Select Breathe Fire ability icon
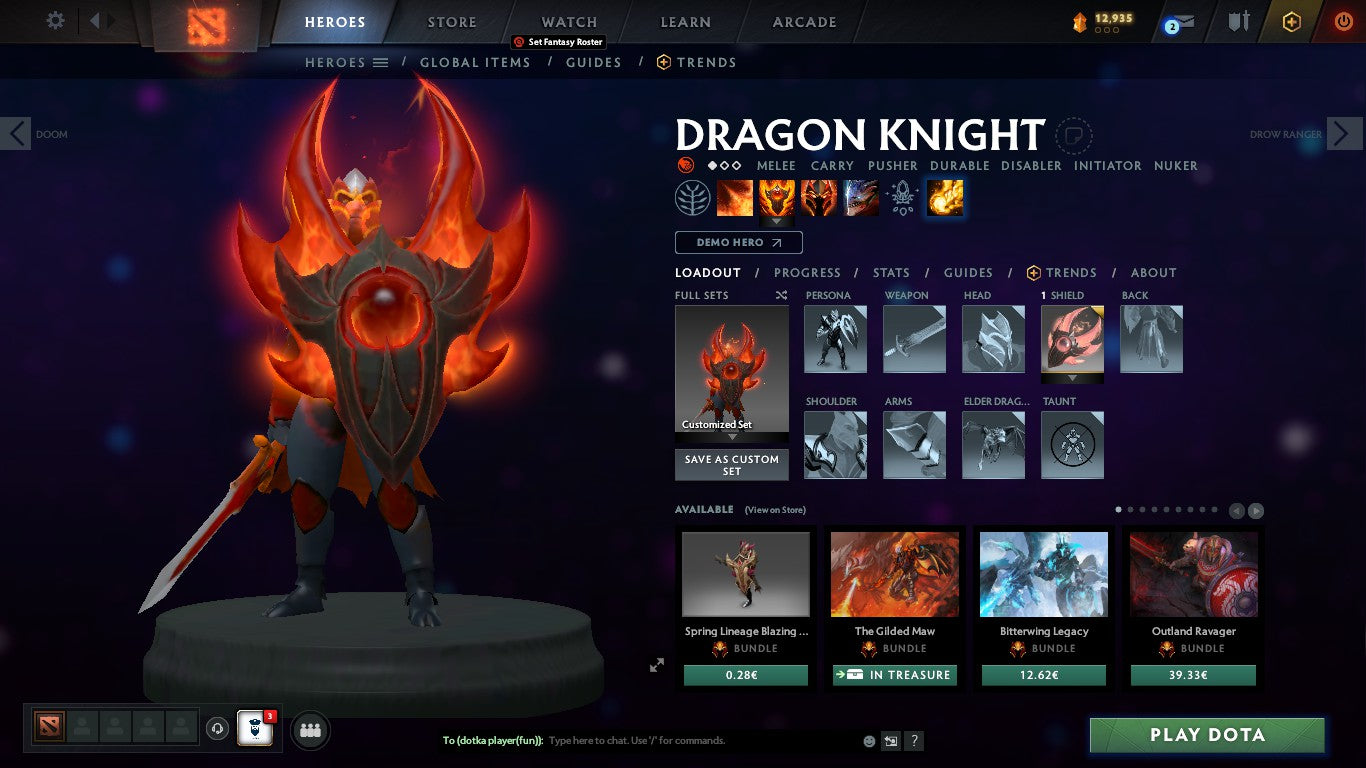The height and width of the screenshot is (768, 1366). [x=736, y=197]
